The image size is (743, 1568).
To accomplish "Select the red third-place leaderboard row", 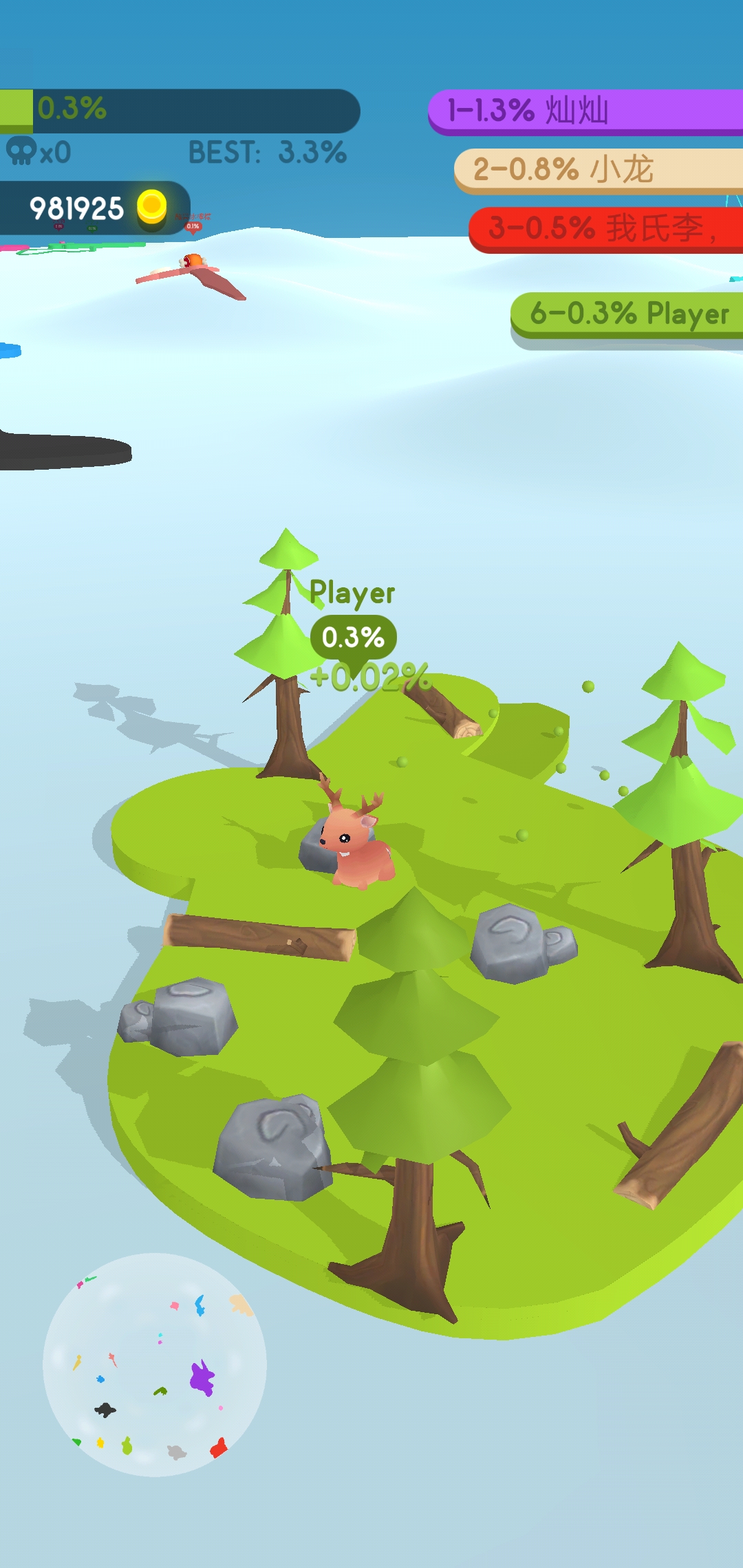I will [x=605, y=228].
